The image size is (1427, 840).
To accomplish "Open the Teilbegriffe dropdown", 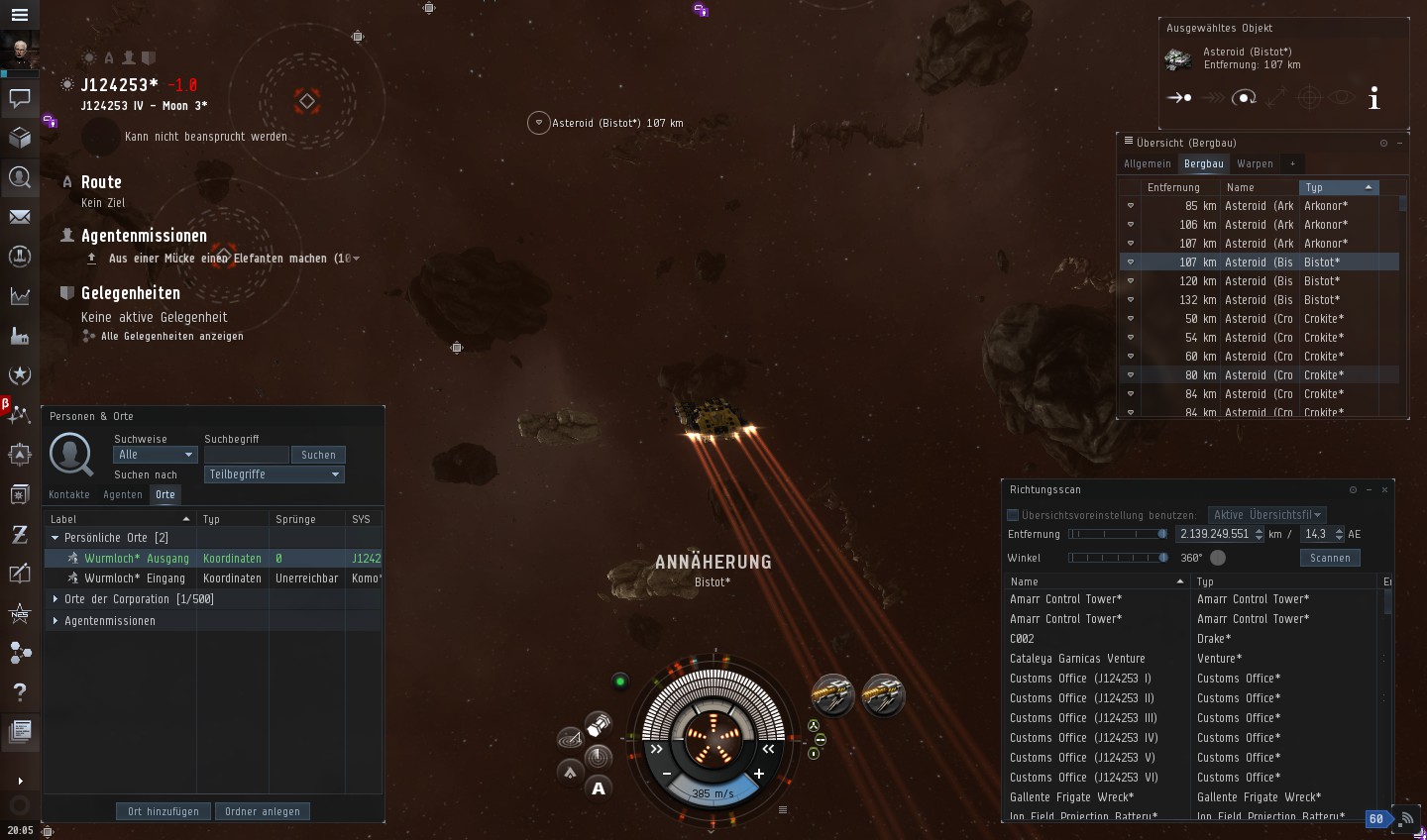I will tap(274, 474).
